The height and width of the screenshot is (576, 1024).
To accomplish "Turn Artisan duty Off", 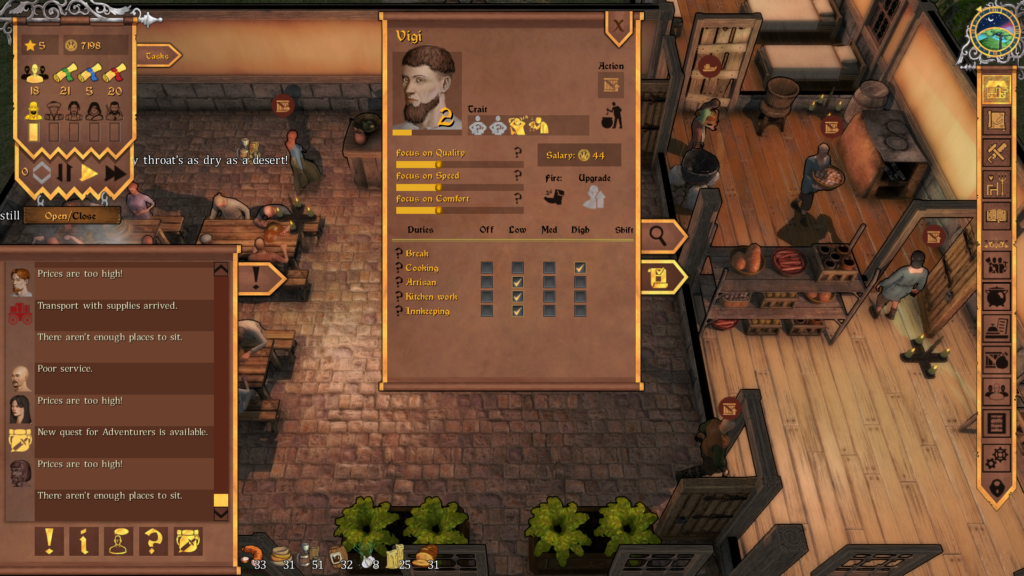I will (x=487, y=282).
